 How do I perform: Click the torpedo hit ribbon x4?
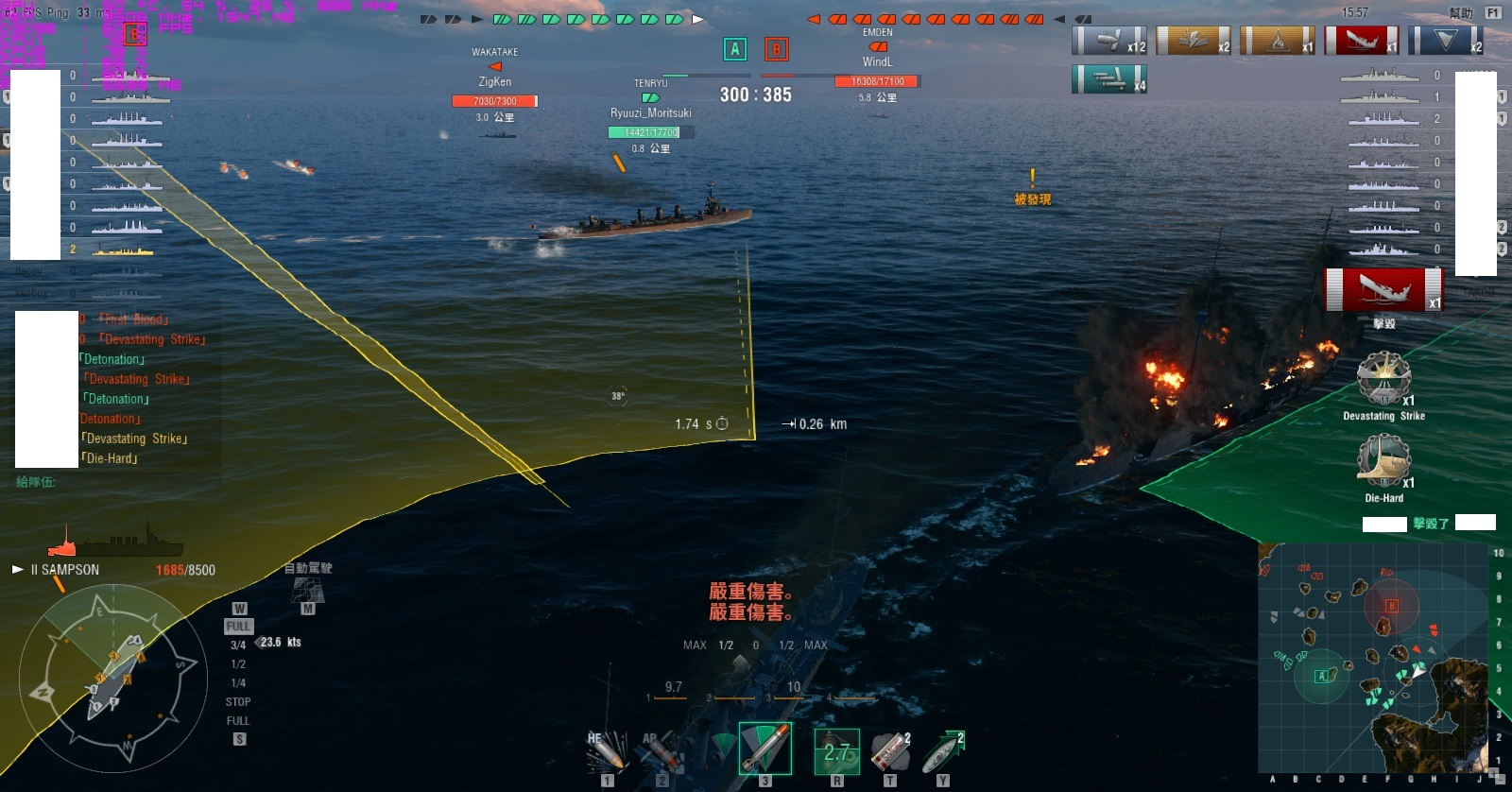[x=1109, y=79]
